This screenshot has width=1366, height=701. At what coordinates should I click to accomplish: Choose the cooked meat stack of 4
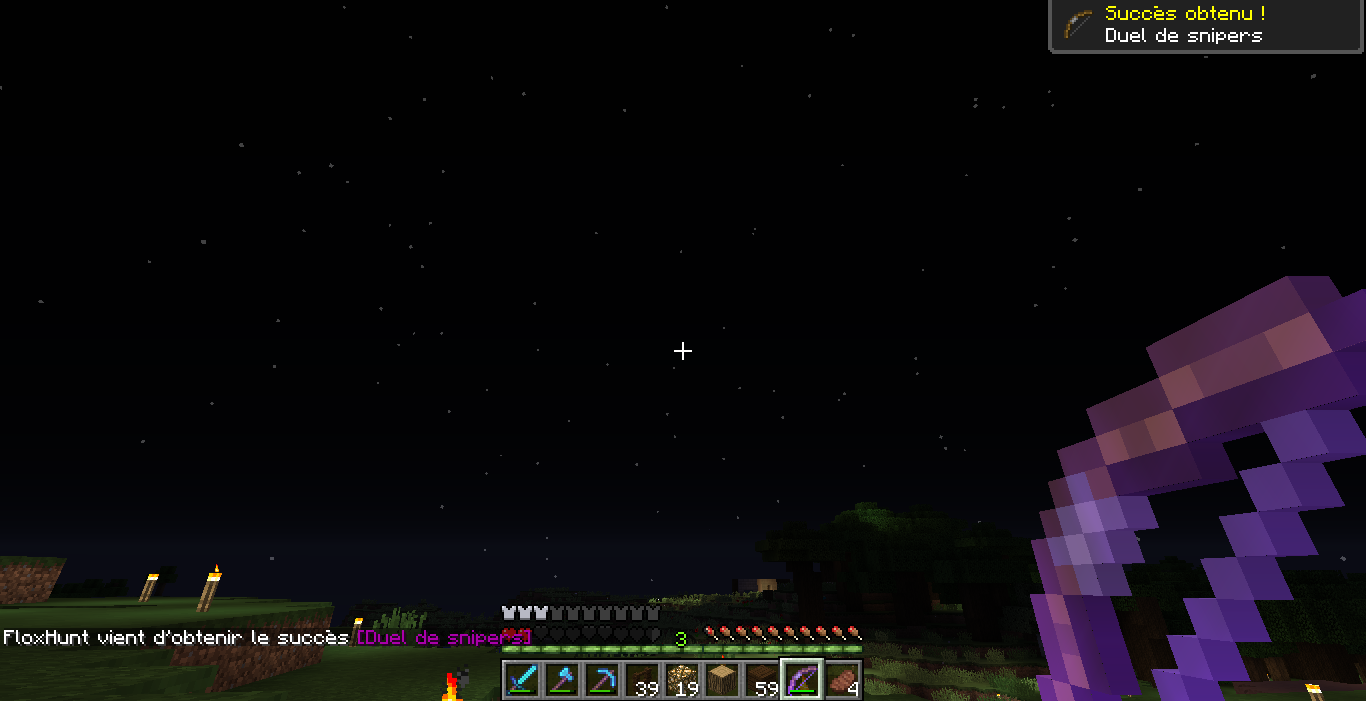click(x=842, y=680)
